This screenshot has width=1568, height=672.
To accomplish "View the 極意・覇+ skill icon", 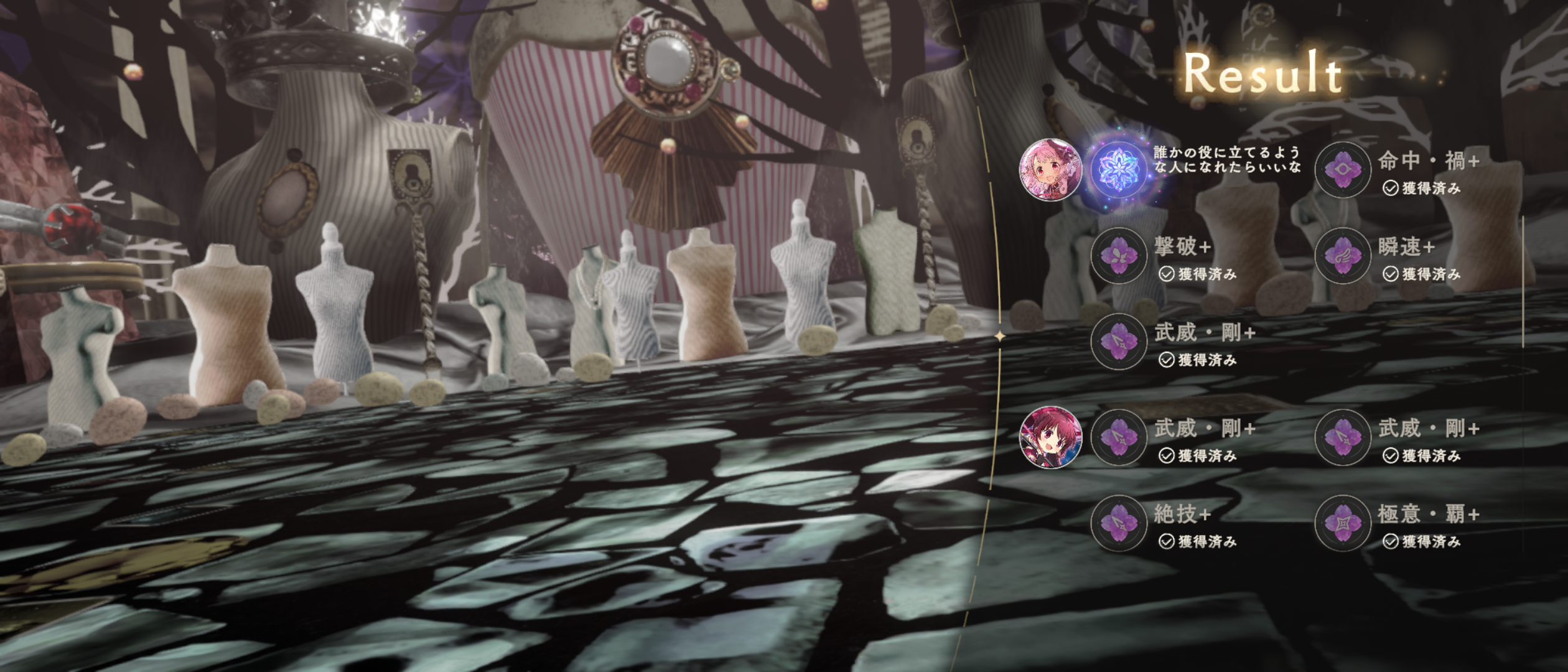I will coord(1343,523).
